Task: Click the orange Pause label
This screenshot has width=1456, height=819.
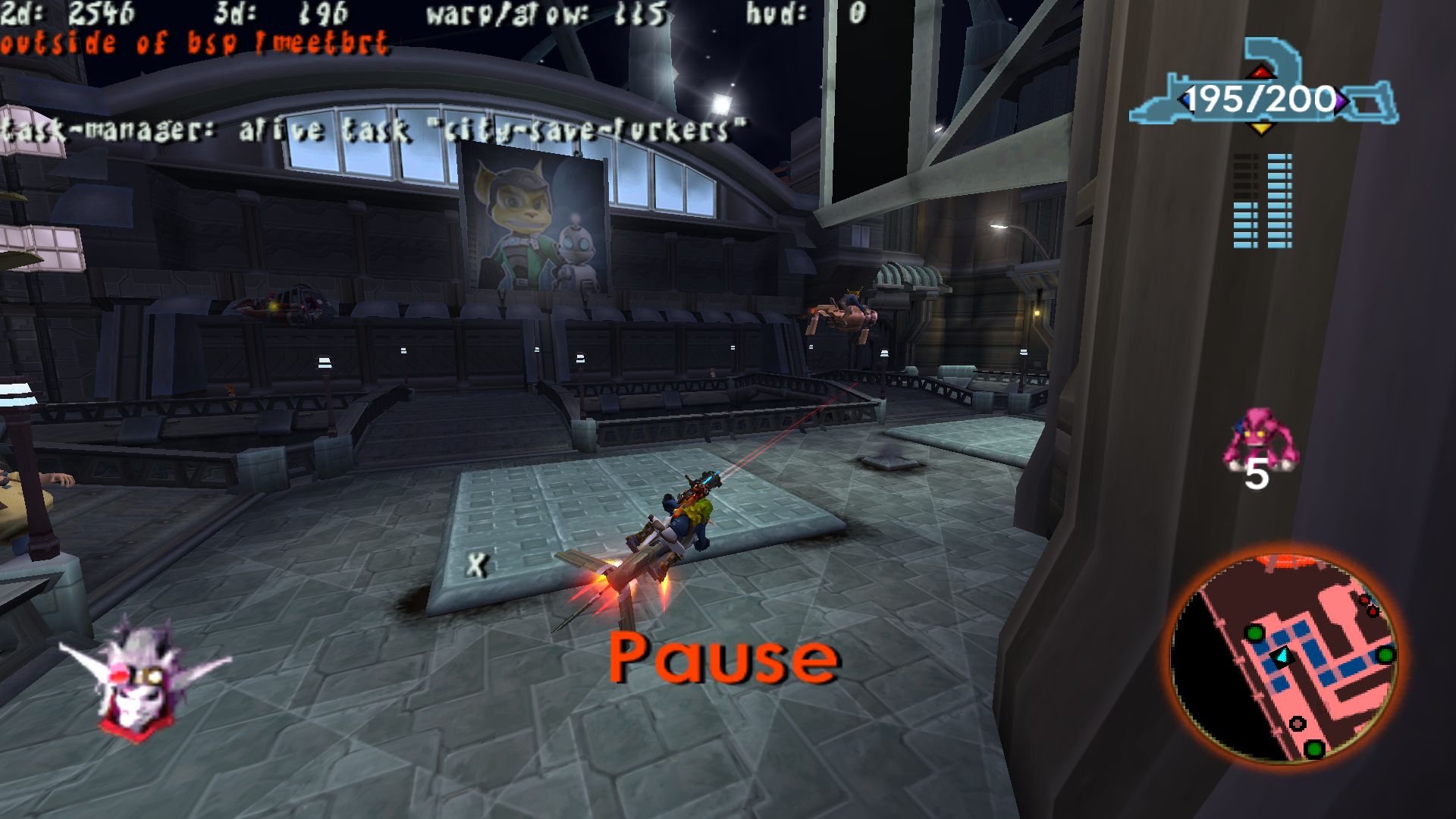Action: pyautogui.click(x=723, y=657)
